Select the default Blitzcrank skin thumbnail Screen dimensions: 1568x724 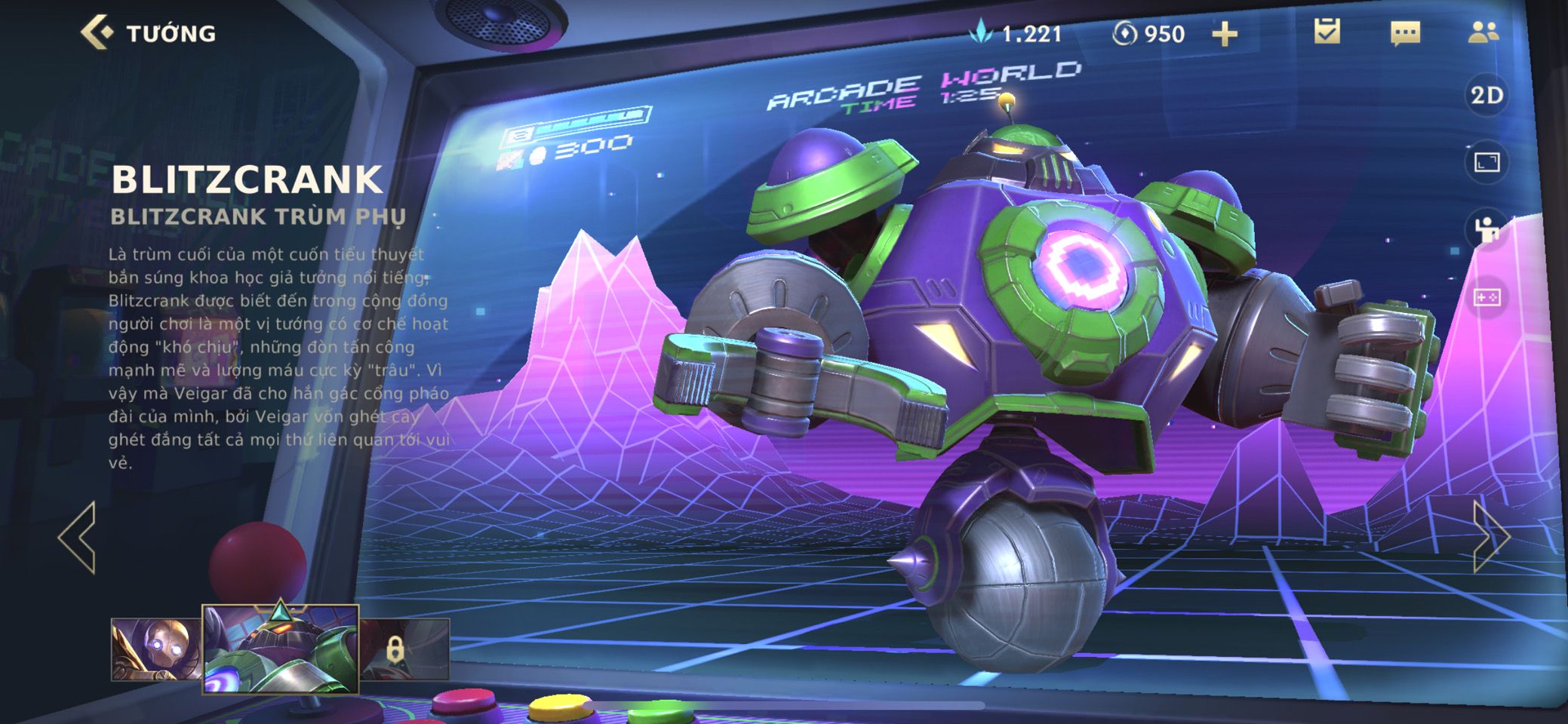[x=156, y=649]
